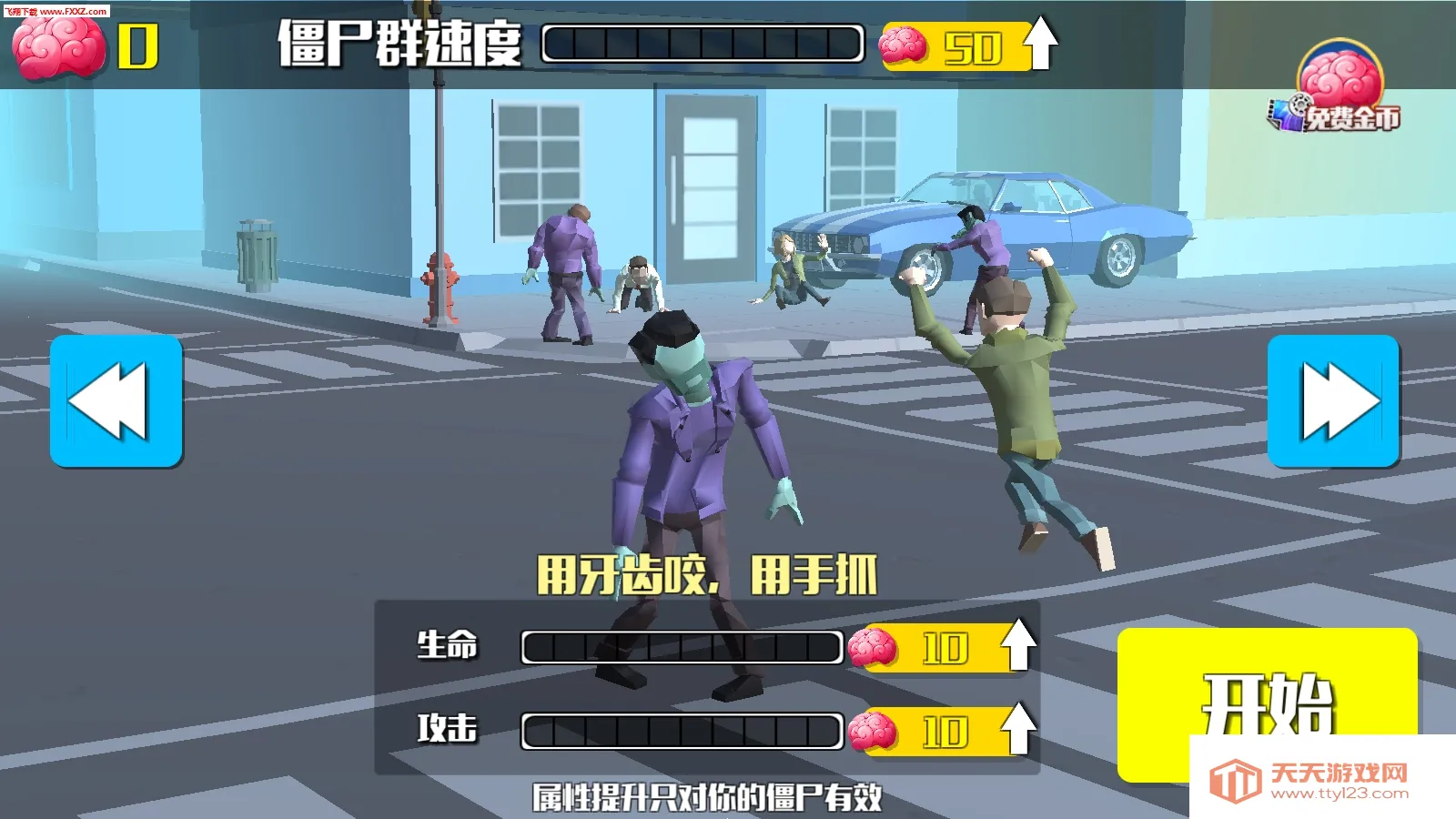The width and height of the screenshot is (1456, 819).
Task: Click the 攻击 level progress bar
Action: coord(681,728)
